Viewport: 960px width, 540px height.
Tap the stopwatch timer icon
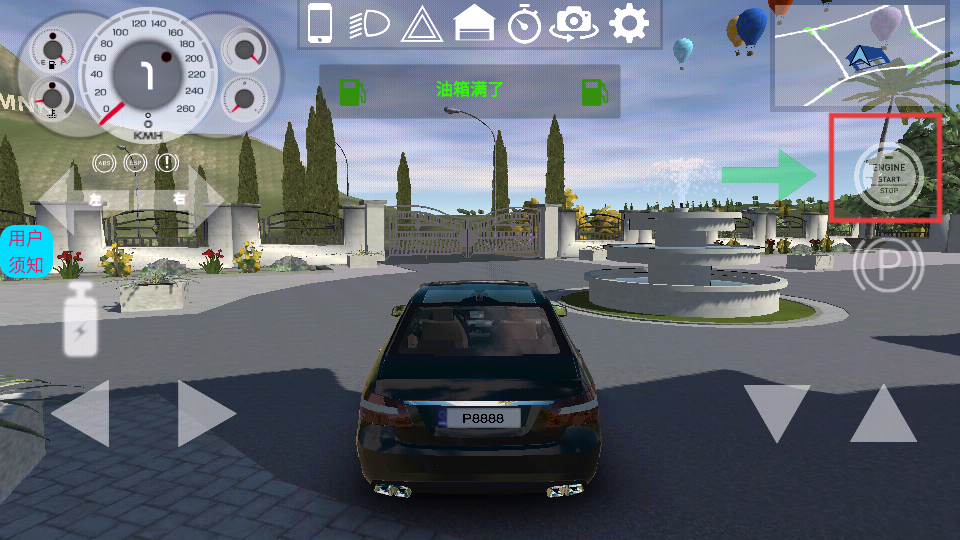[524, 23]
